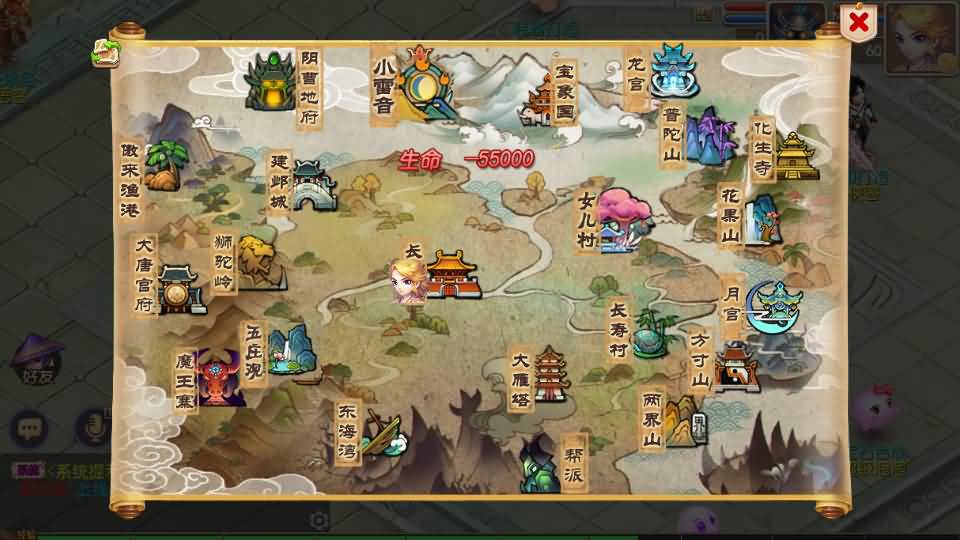Image resolution: width=960 pixels, height=540 pixels.
Task: Travel to 阴曹地府 on the map
Action: (x=270, y=81)
